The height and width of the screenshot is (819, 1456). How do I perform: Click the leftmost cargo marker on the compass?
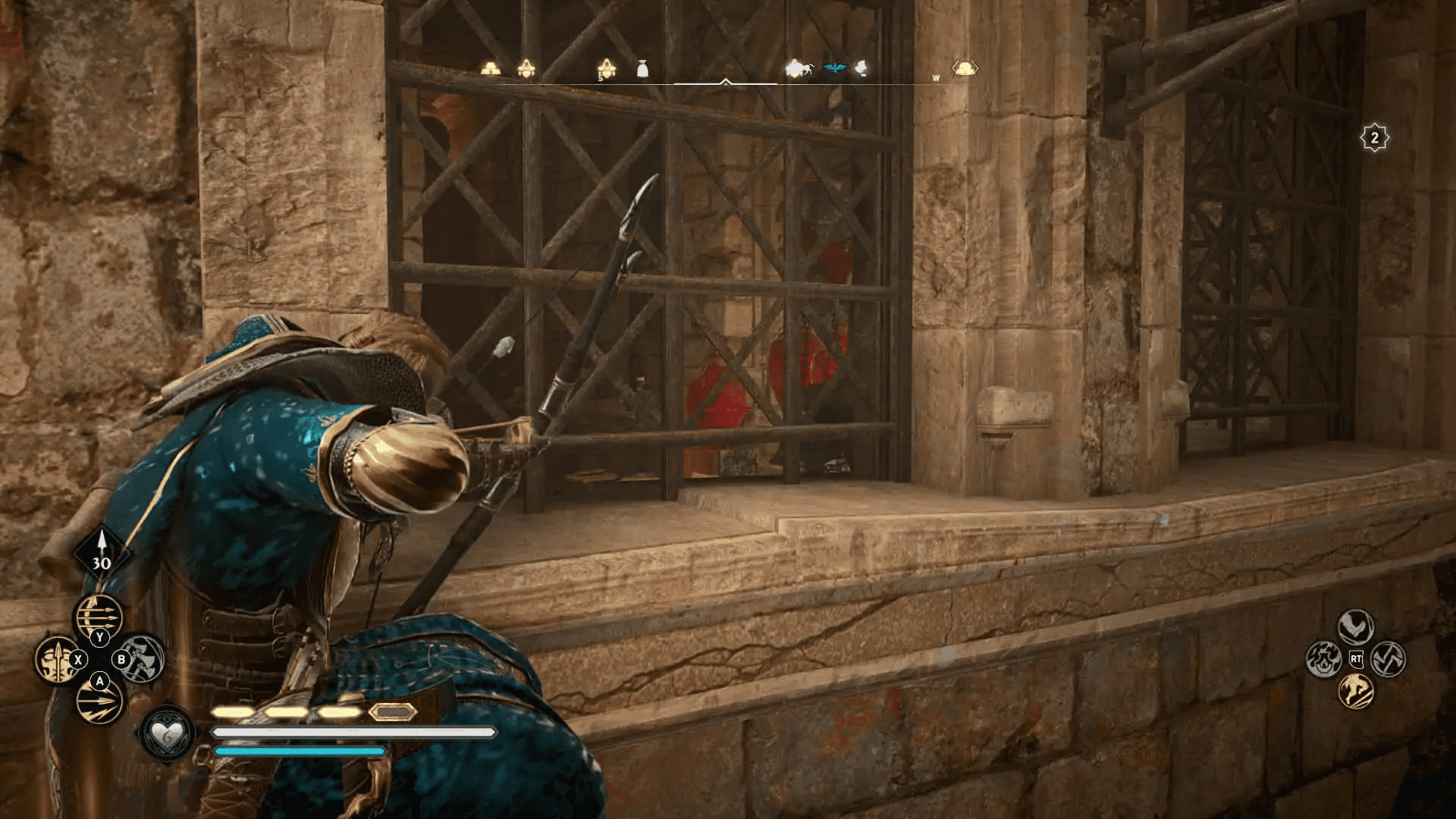click(490, 67)
